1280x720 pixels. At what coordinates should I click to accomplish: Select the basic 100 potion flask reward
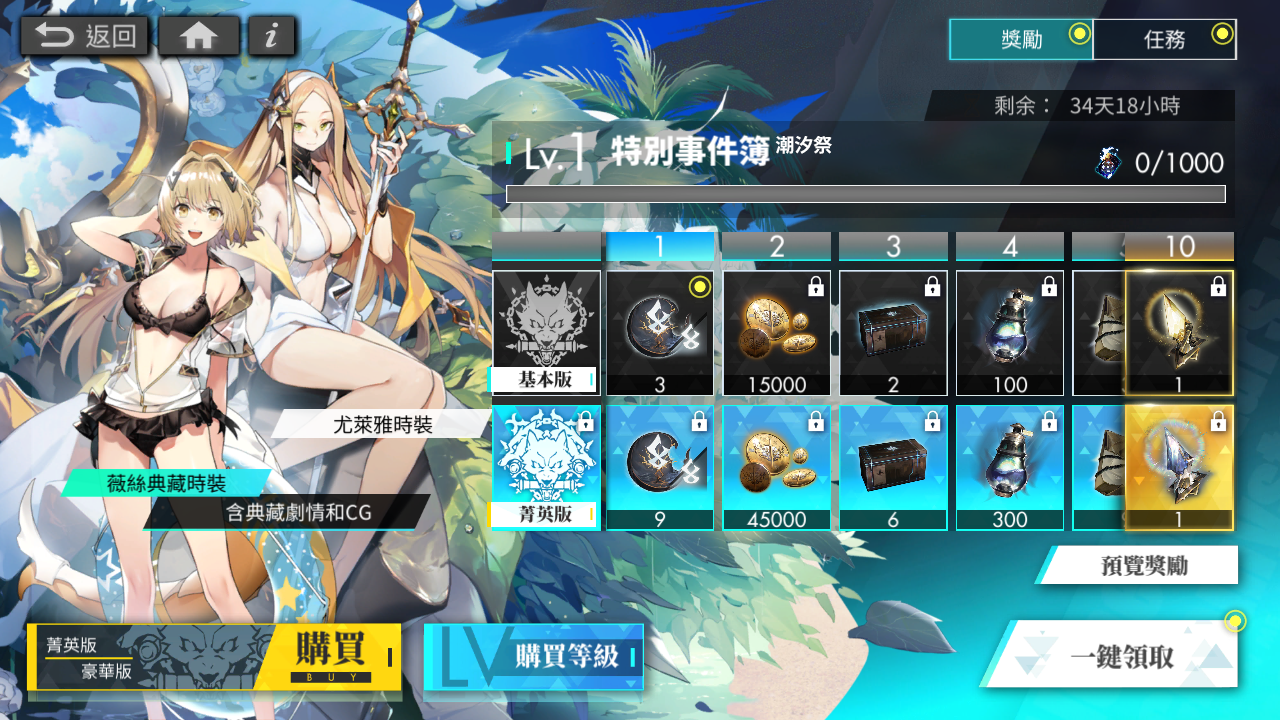click(1010, 333)
